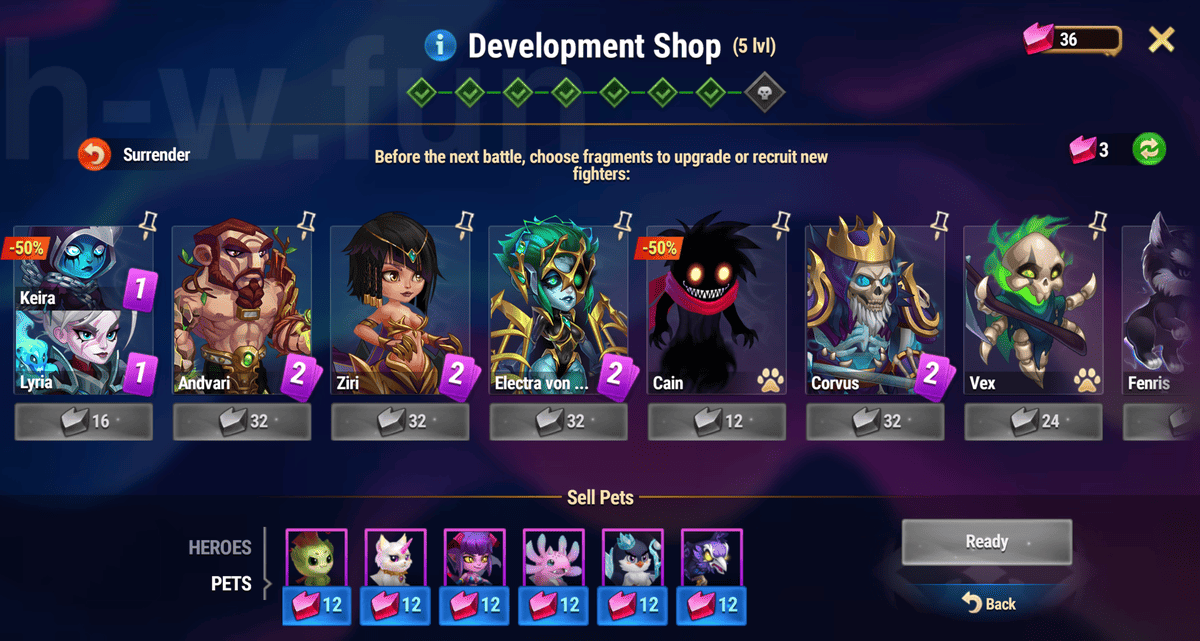This screenshot has height=641, width=1200.
Task: Buy Keira and Lyria for 16
Action: (x=84, y=421)
